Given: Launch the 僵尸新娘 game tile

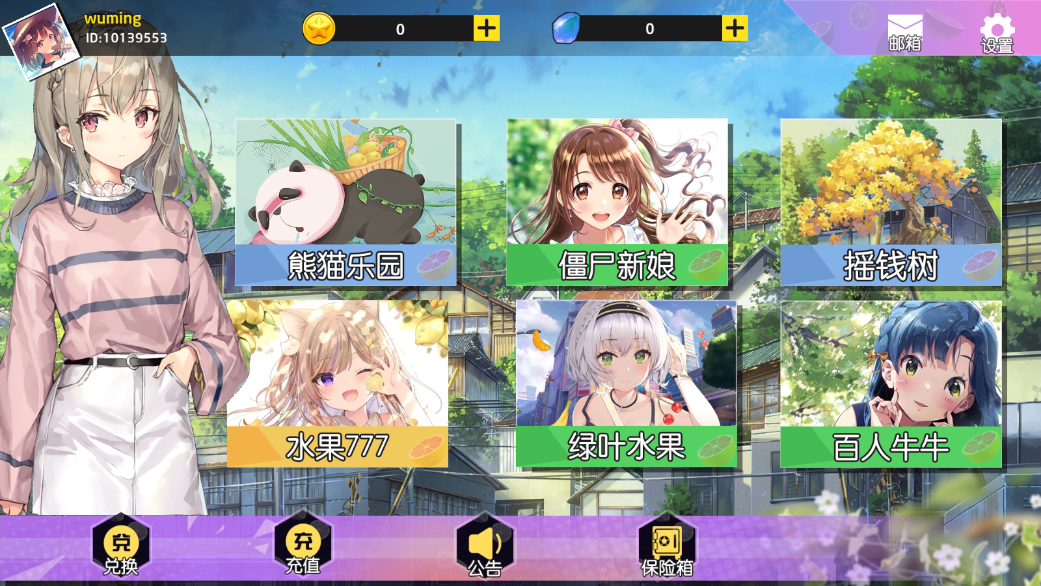Looking at the screenshot, I should (617, 202).
